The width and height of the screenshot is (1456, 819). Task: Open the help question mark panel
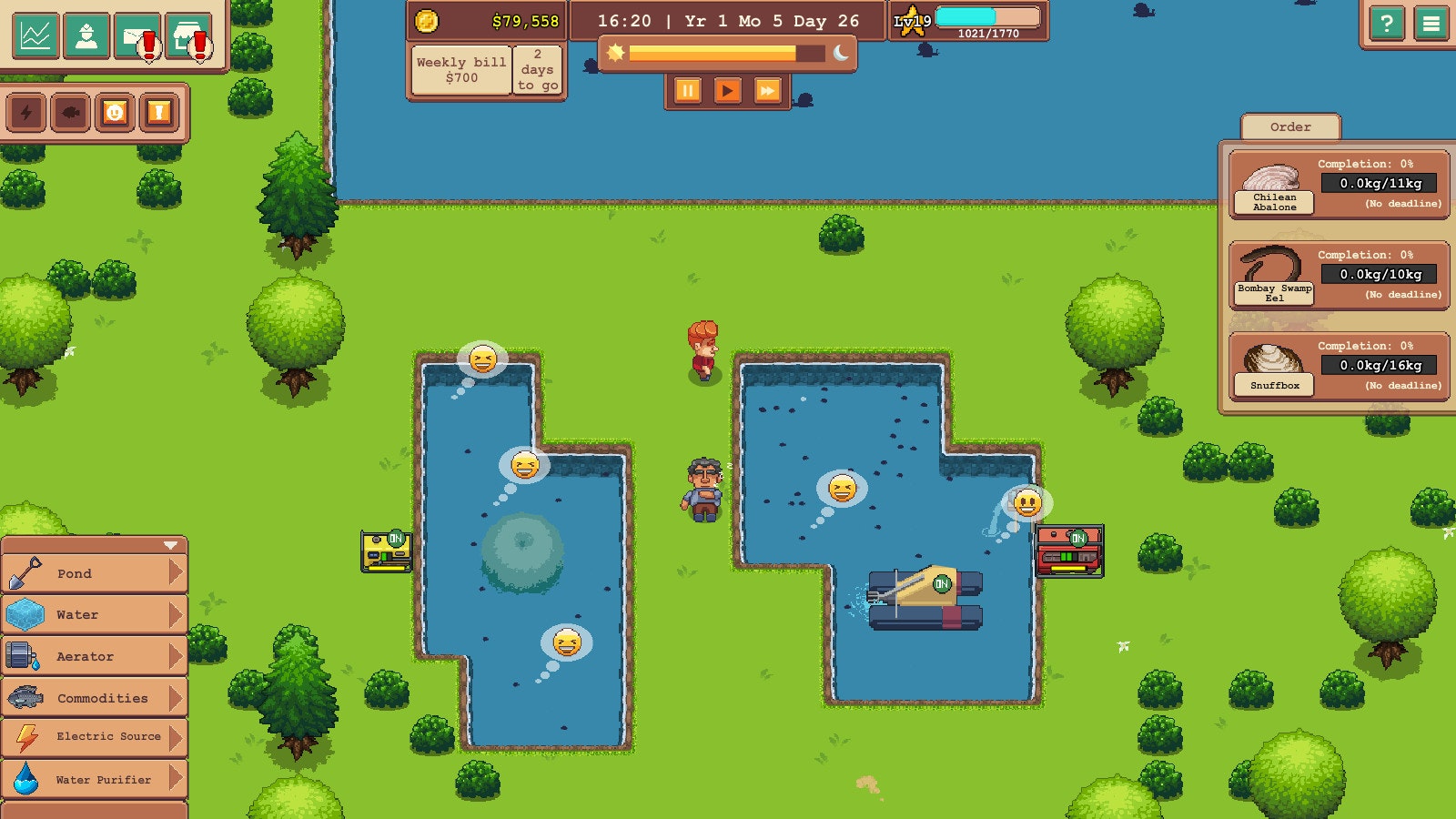[x=1386, y=23]
